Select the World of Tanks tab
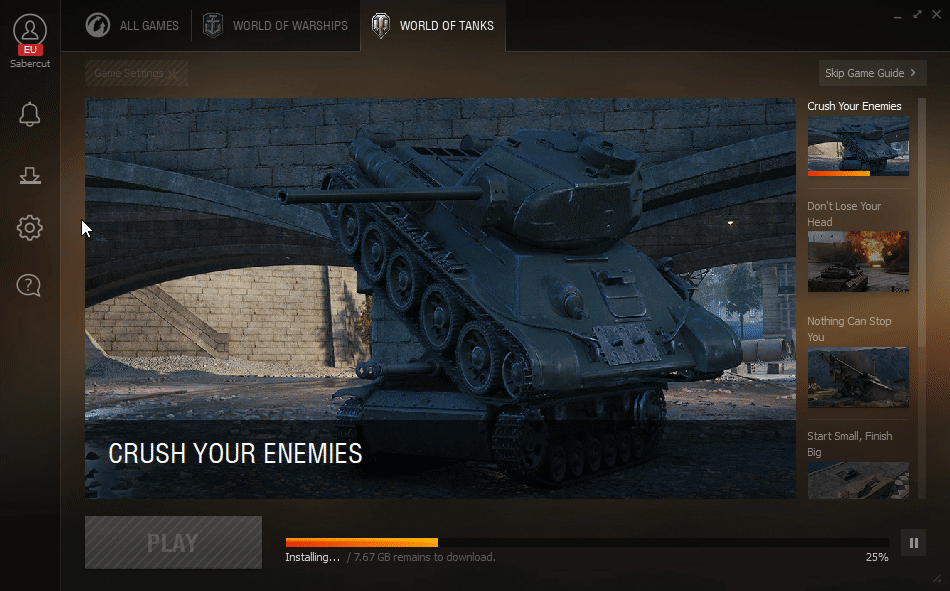The width and height of the screenshot is (950, 591). [432, 26]
